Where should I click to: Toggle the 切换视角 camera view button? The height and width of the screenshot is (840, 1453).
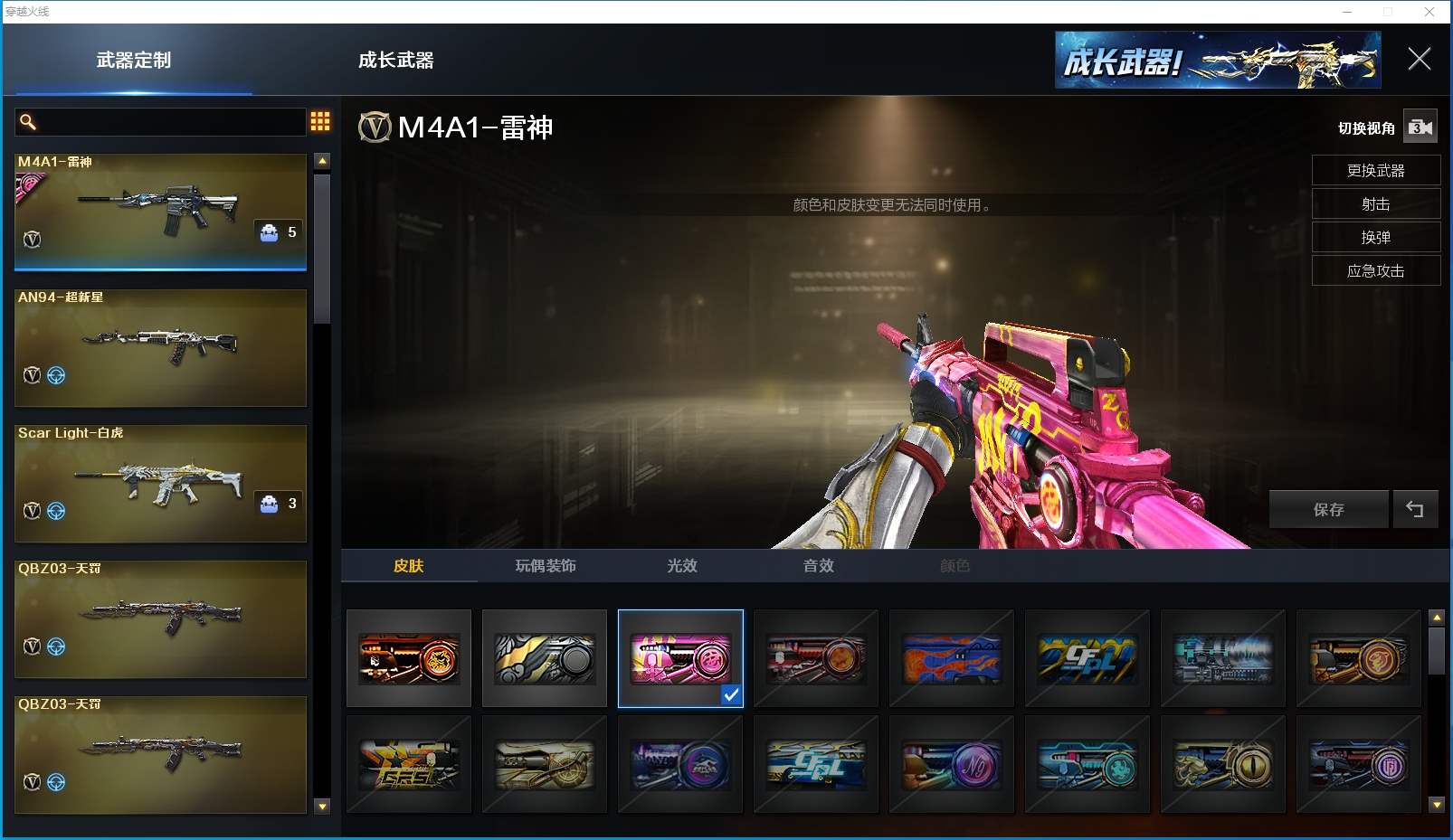(1420, 127)
